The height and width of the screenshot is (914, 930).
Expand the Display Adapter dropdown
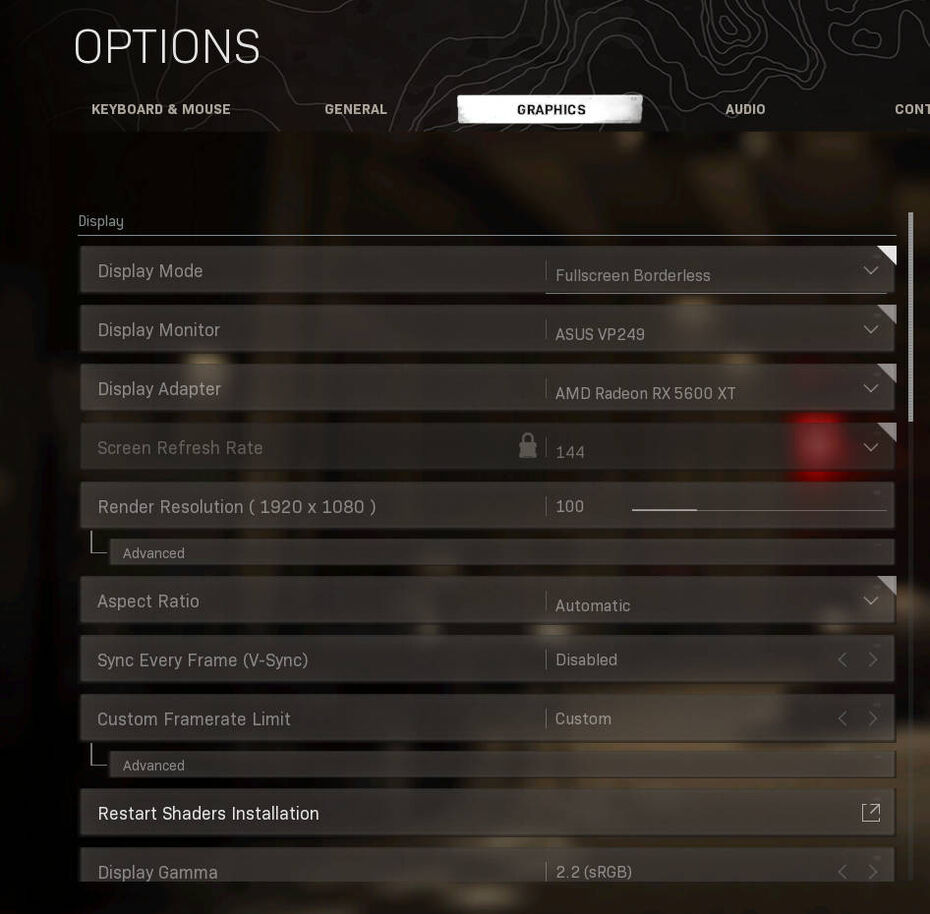coord(716,390)
